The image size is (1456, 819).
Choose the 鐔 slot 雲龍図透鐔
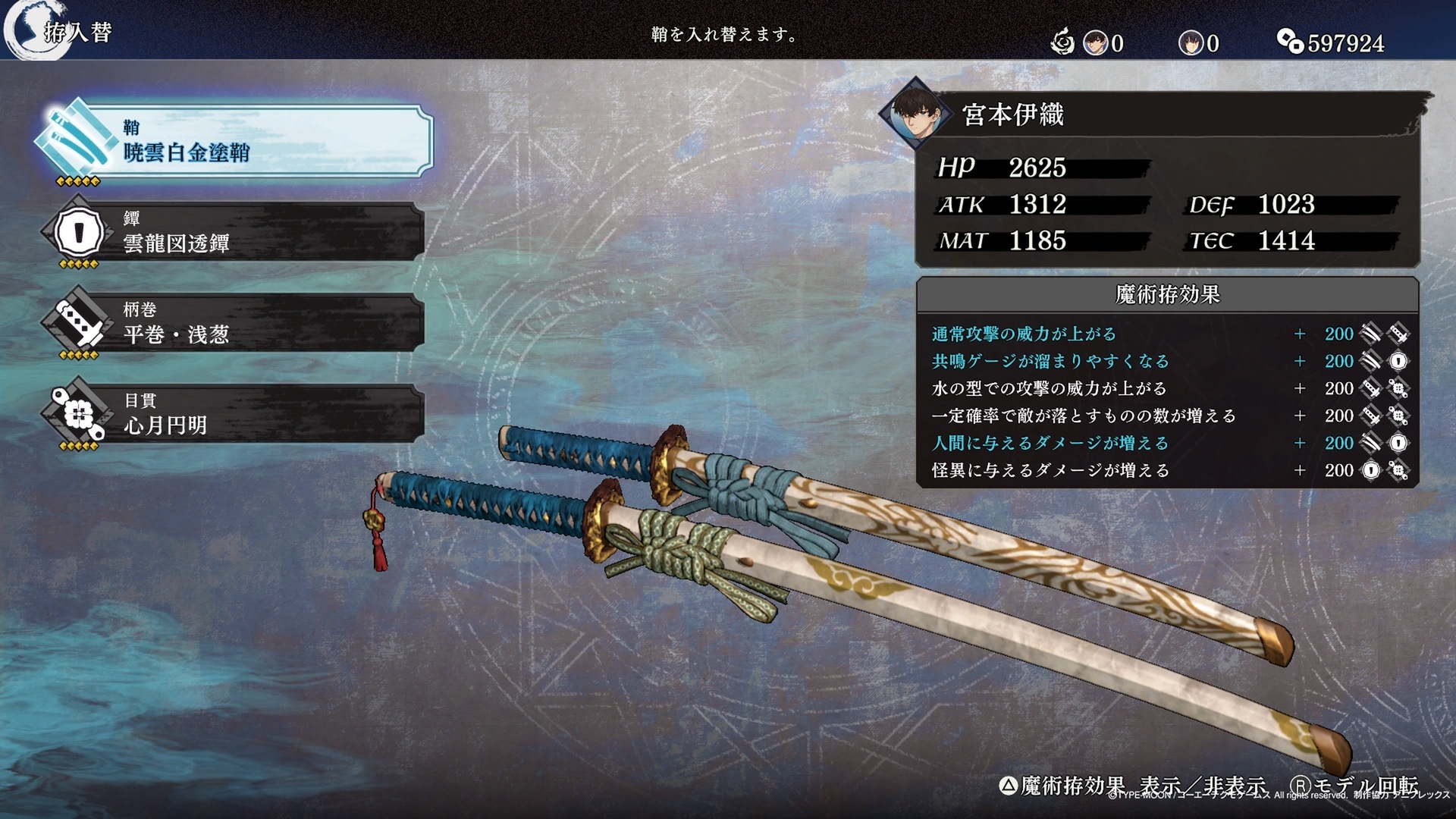[235, 232]
